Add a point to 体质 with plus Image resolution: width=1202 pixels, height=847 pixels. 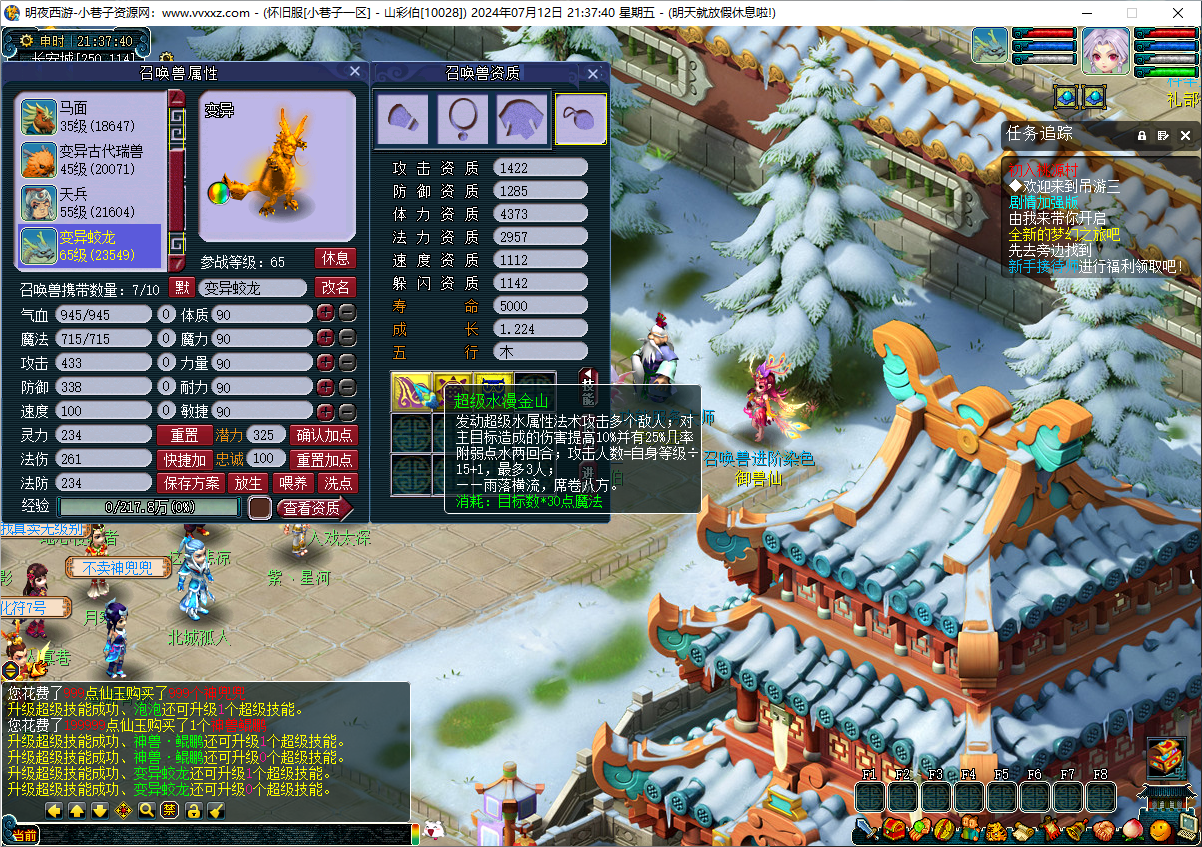point(325,313)
